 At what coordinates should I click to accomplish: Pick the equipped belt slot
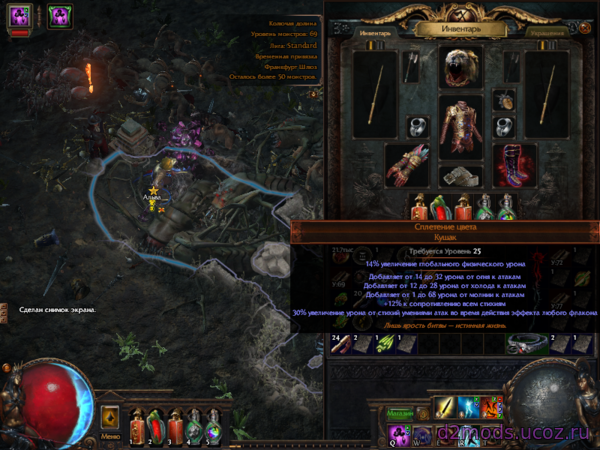[x=461, y=177]
